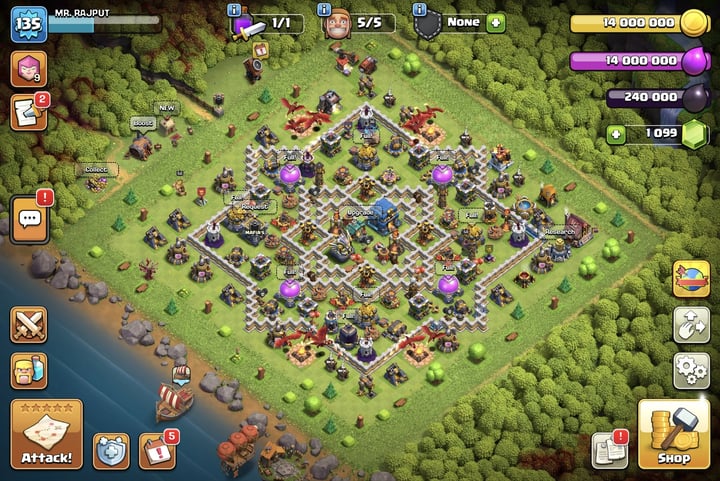Open the crossed swords clan war button

click(29, 325)
